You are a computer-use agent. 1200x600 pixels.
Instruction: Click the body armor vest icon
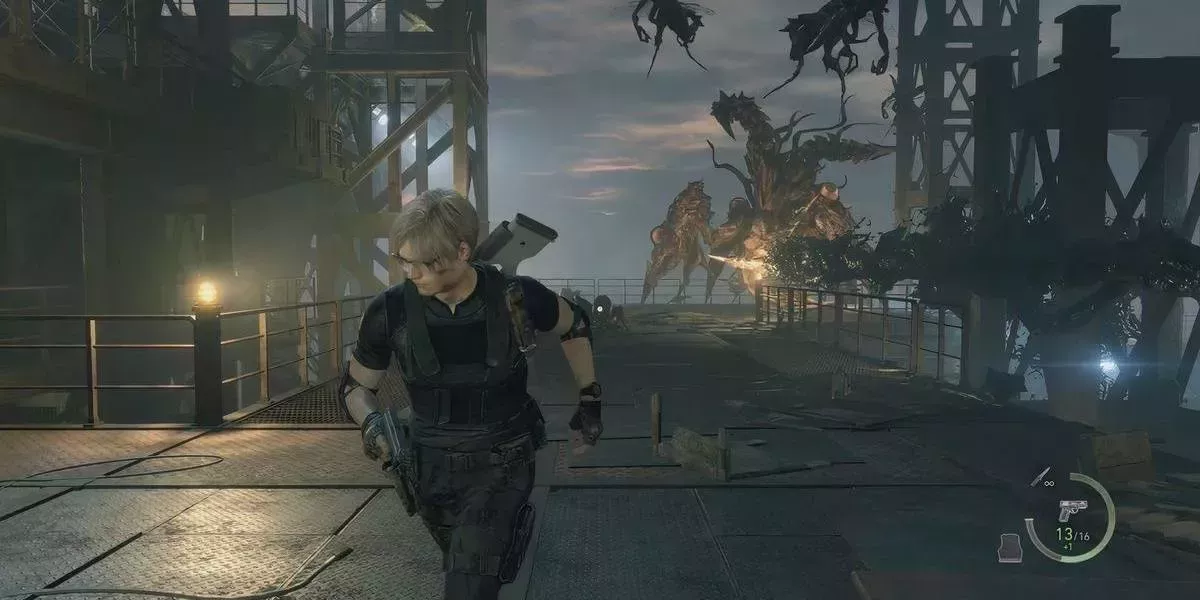[1010, 547]
